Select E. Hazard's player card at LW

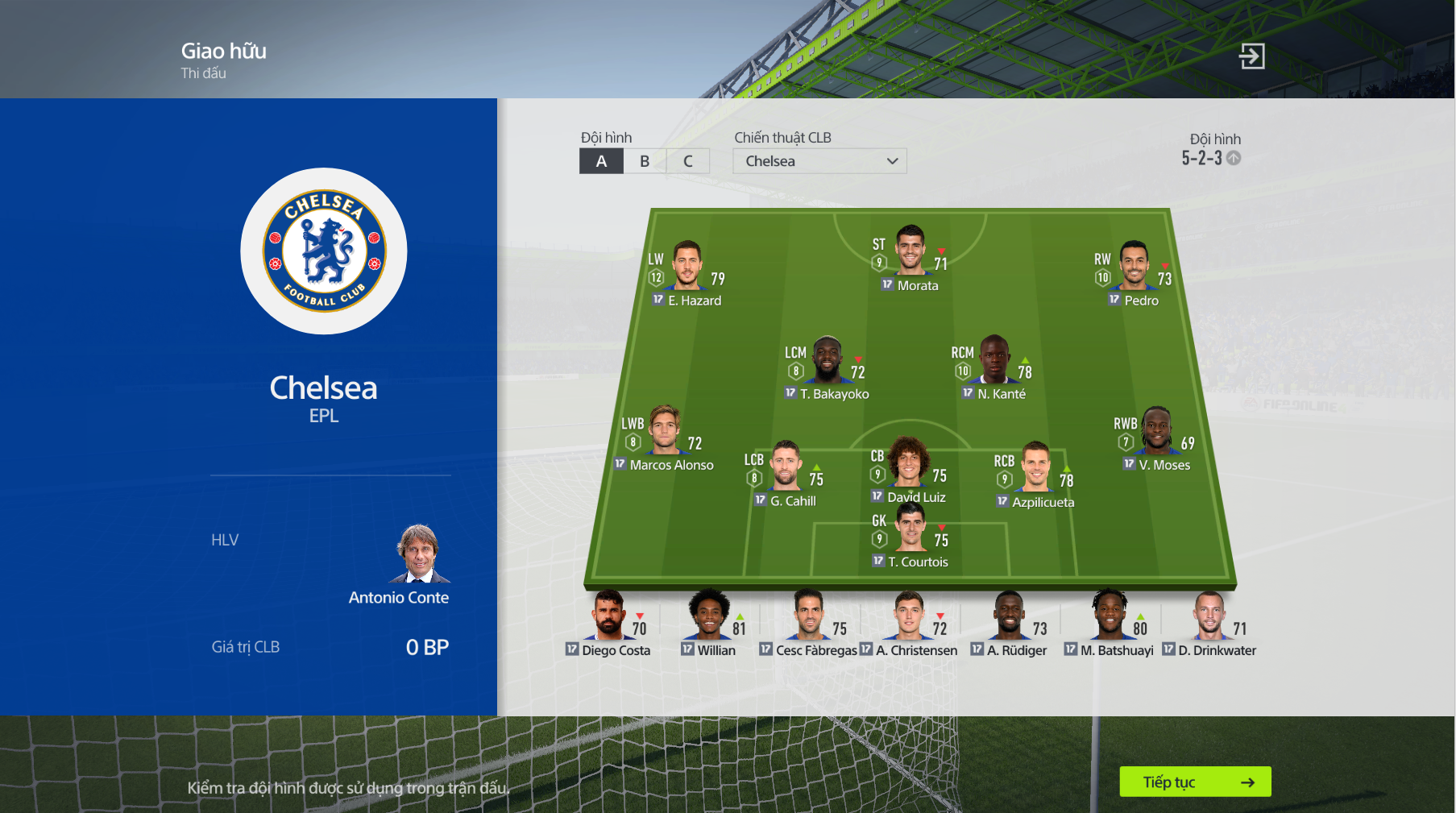[x=687, y=274]
